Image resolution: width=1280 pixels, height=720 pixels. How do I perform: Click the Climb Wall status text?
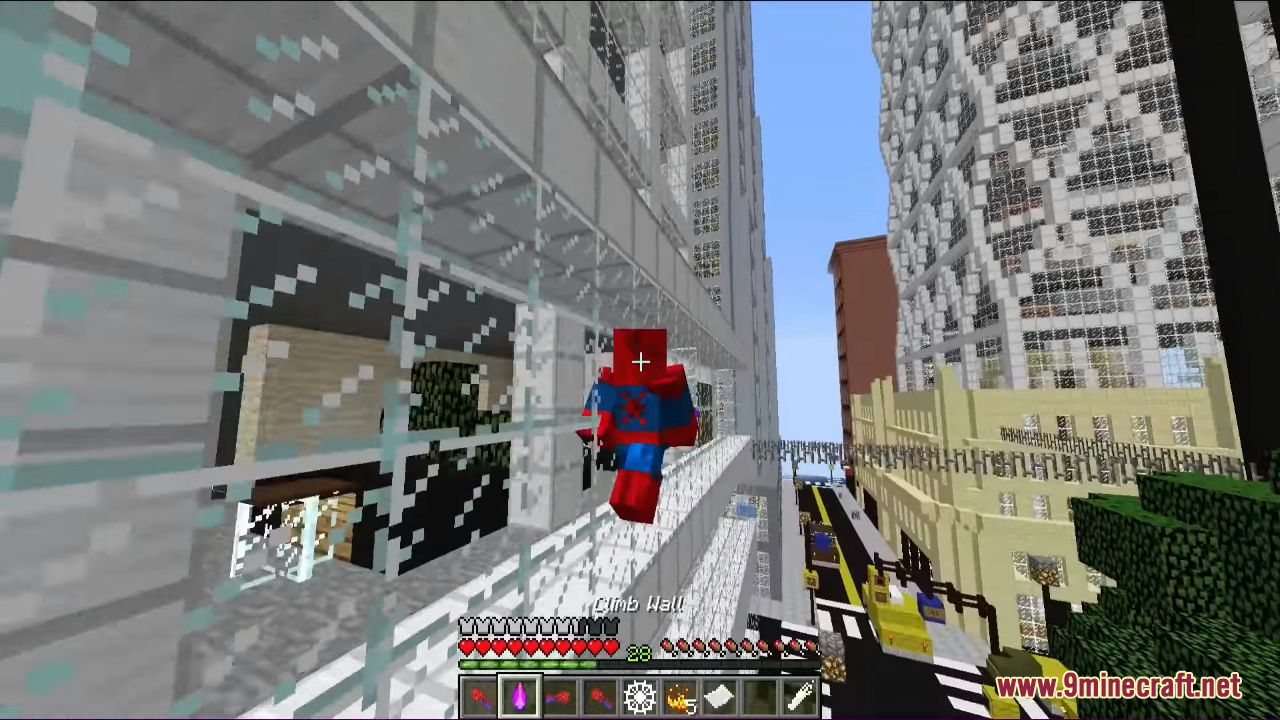tap(639, 604)
